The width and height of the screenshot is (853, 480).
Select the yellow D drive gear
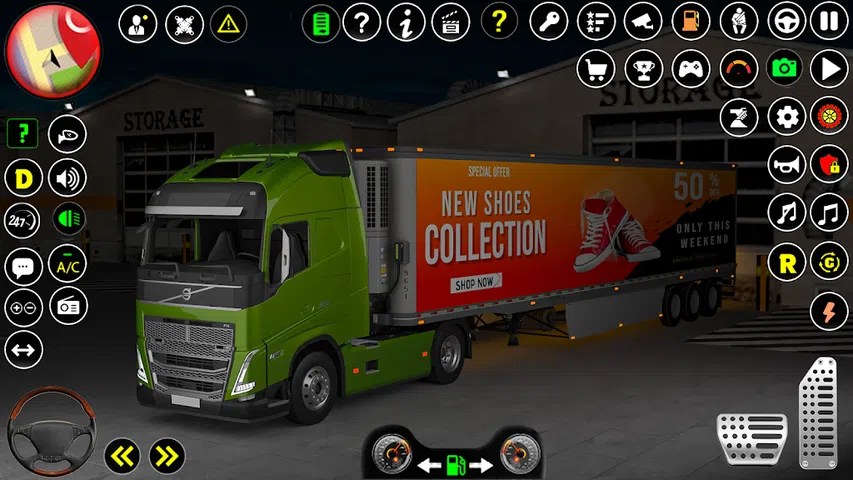click(x=22, y=179)
